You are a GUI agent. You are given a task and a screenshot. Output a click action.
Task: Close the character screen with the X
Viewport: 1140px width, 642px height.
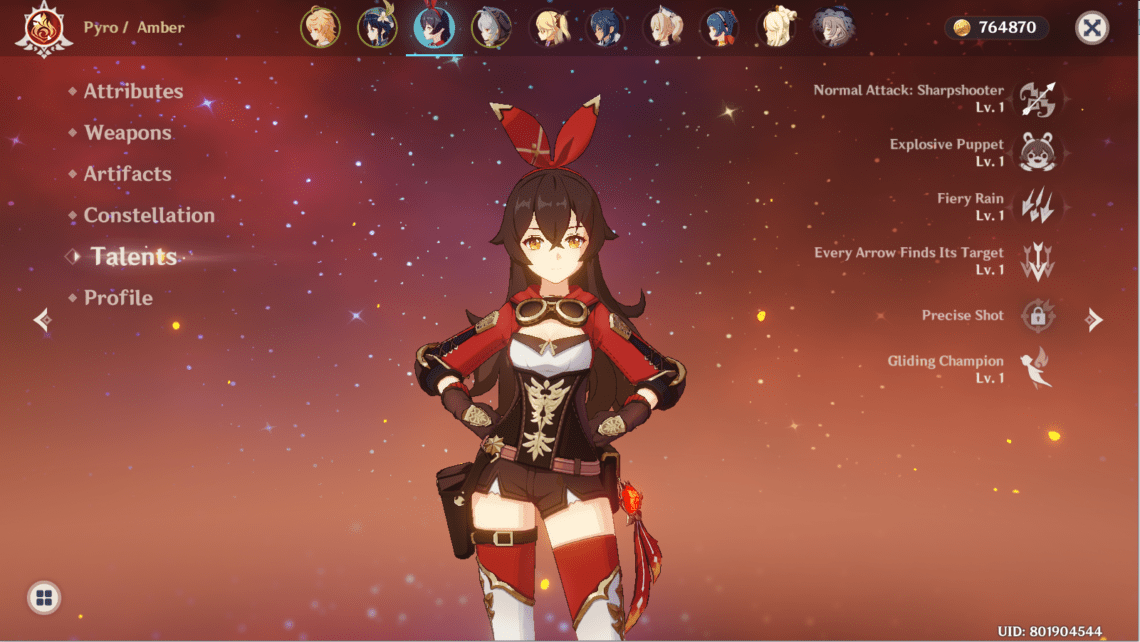pyautogui.click(x=1092, y=28)
